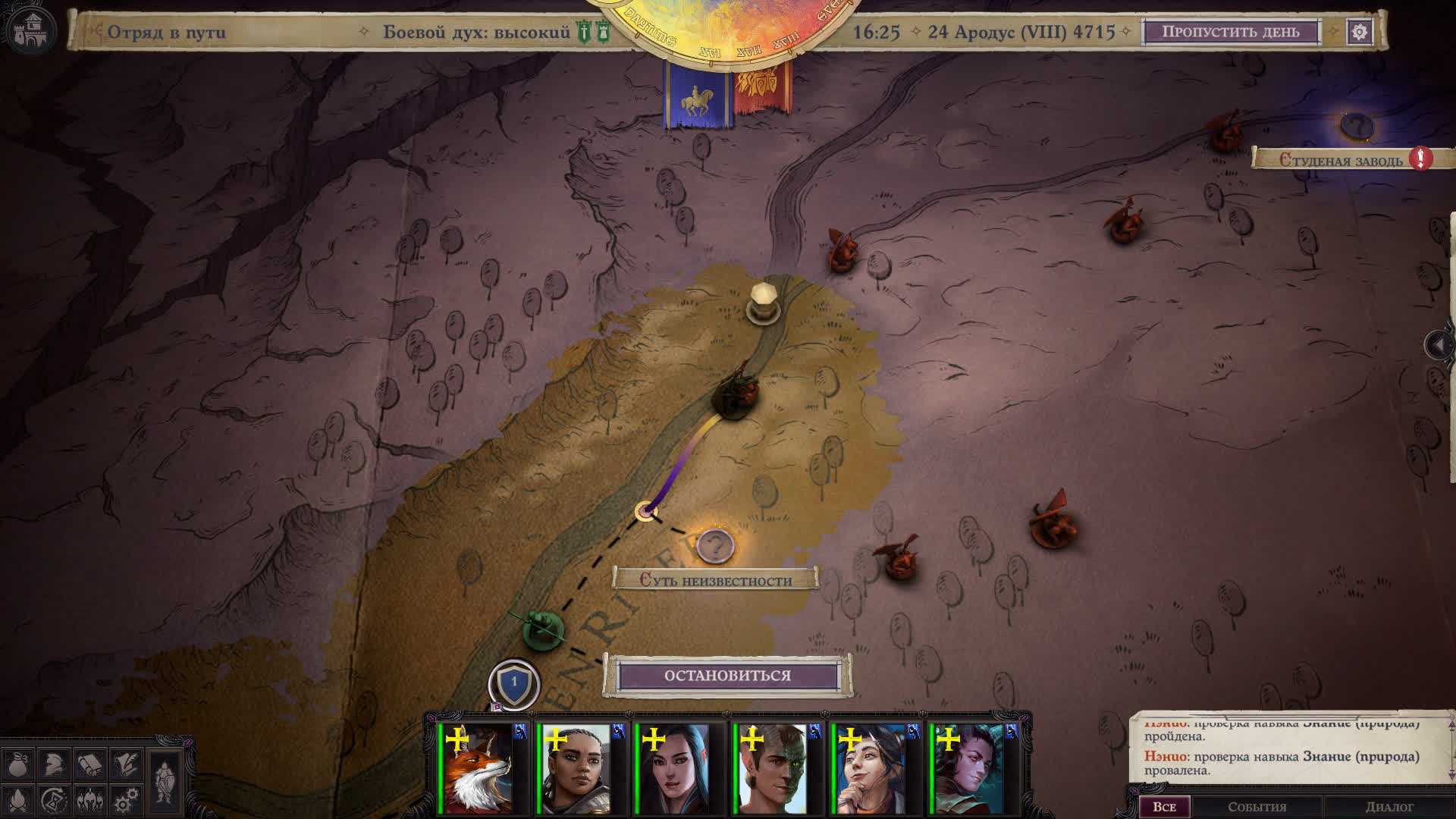The height and width of the screenshot is (819, 1456).
Task: Select the fox character portrait
Action: 479,768
